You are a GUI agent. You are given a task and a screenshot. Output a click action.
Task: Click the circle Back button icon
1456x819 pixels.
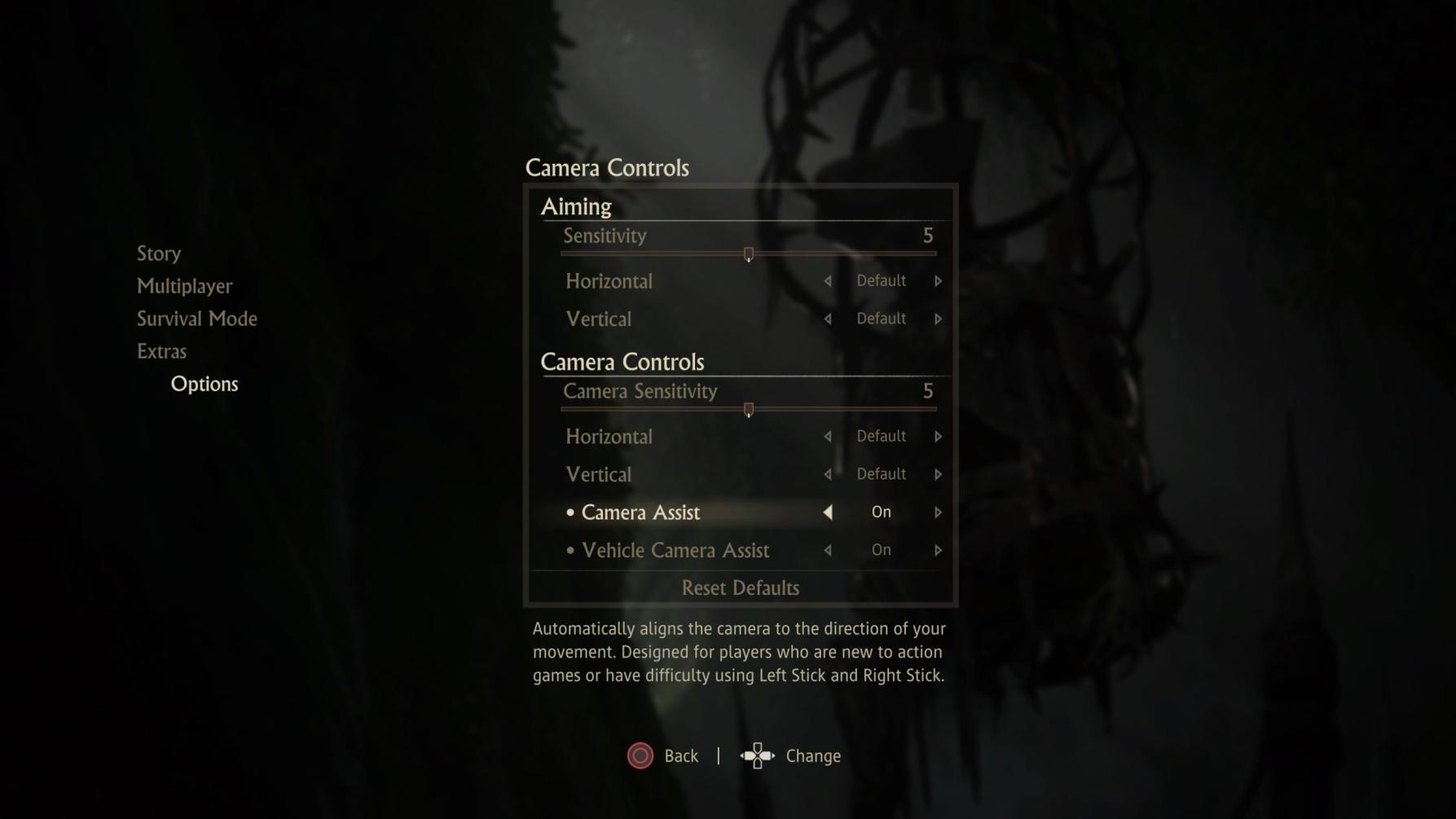tap(640, 755)
